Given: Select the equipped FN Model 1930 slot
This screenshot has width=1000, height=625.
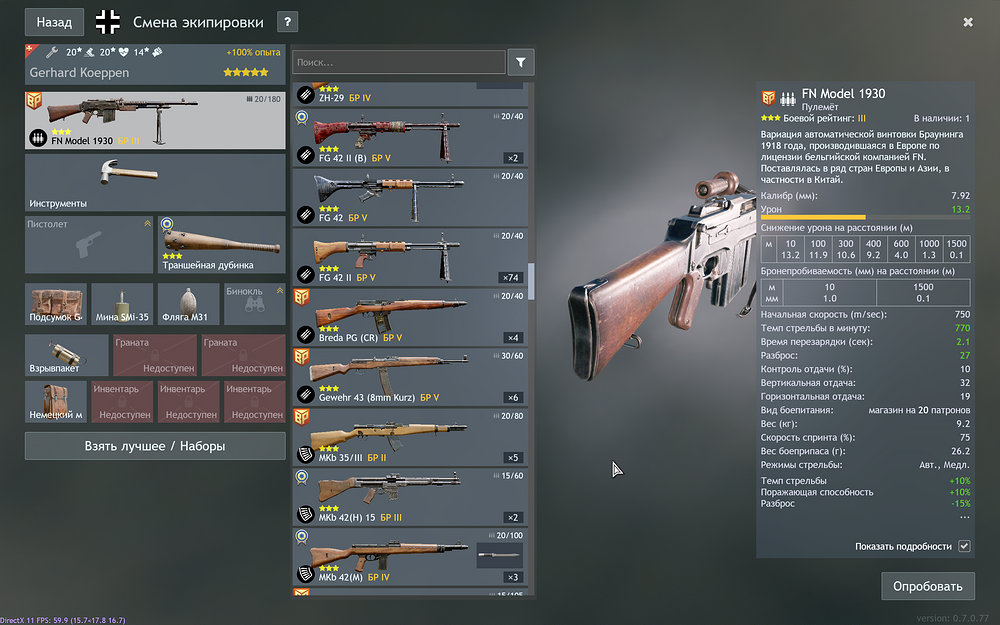Looking at the screenshot, I should coord(155,121).
